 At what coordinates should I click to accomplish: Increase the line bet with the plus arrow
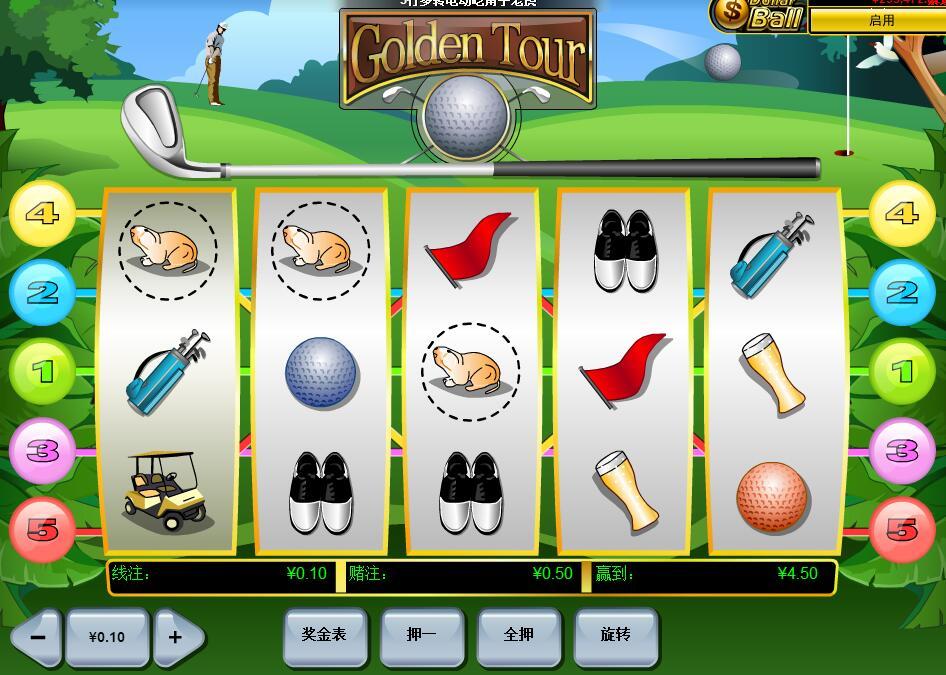(x=177, y=637)
